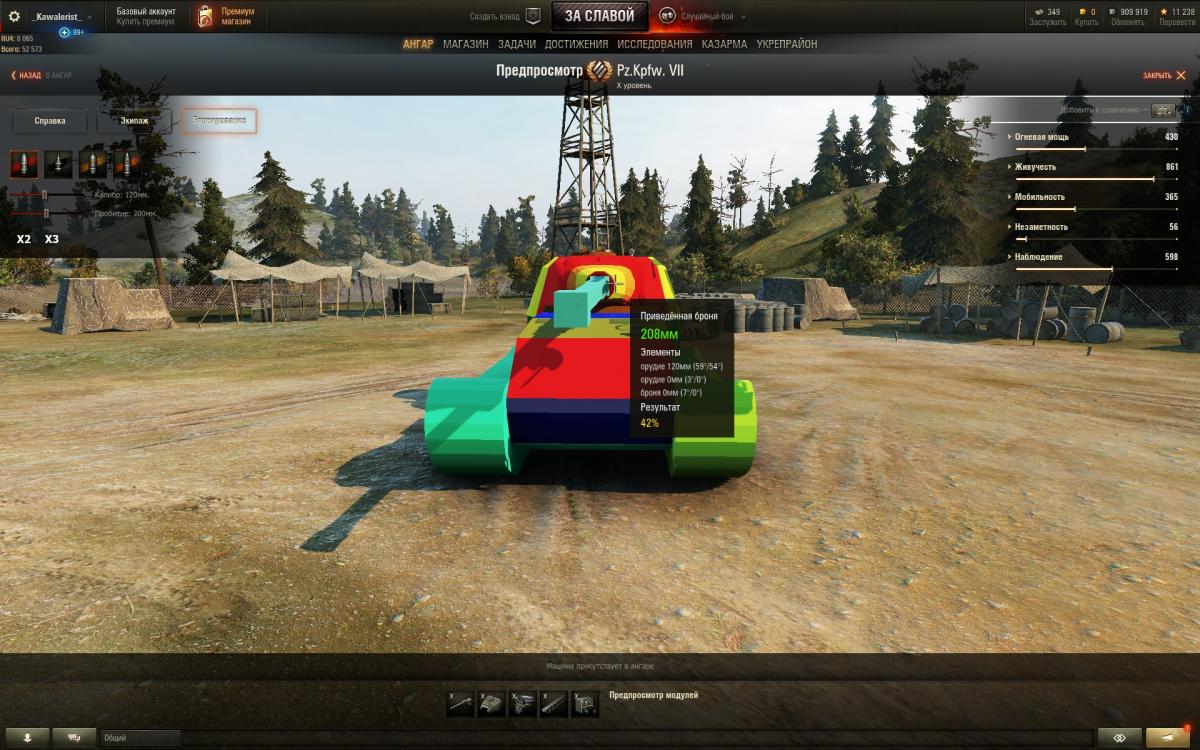Viewport: 1200px width, 750px height.
Task: Expand the Огневая мощь firepower stats
Action: click(1041, 137)
